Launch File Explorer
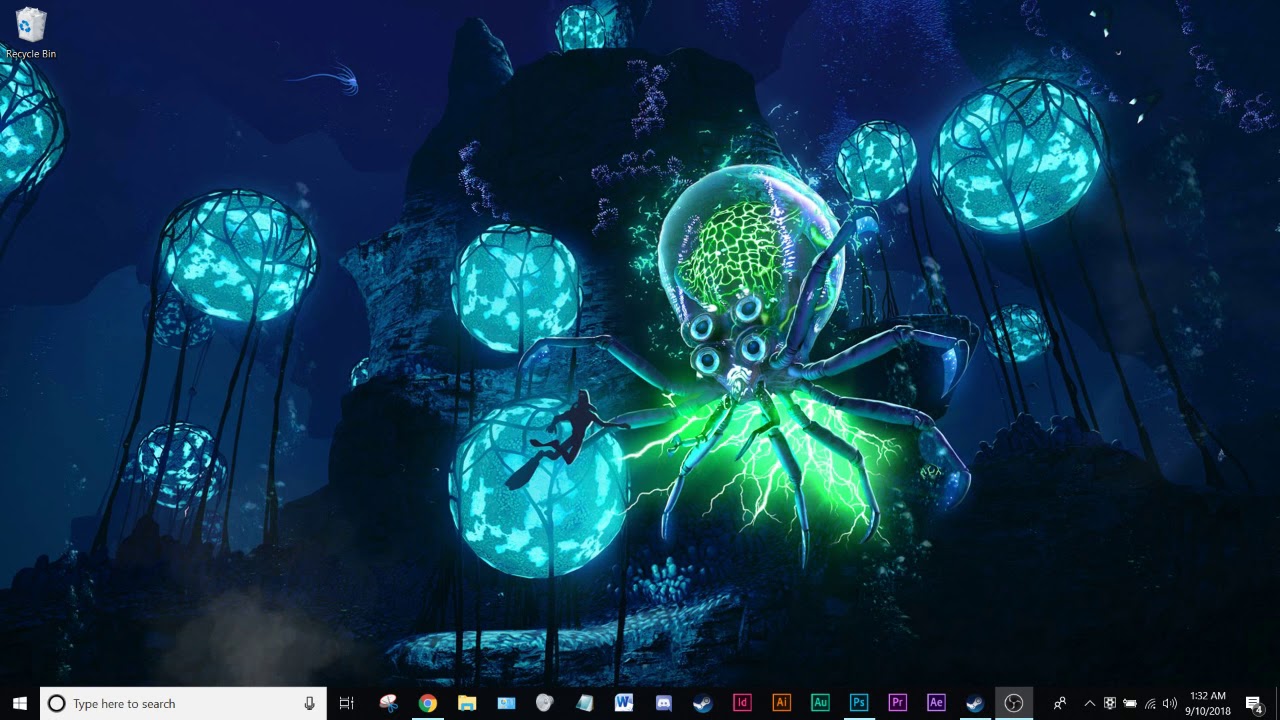1280x720 pixels. point(466,703)
